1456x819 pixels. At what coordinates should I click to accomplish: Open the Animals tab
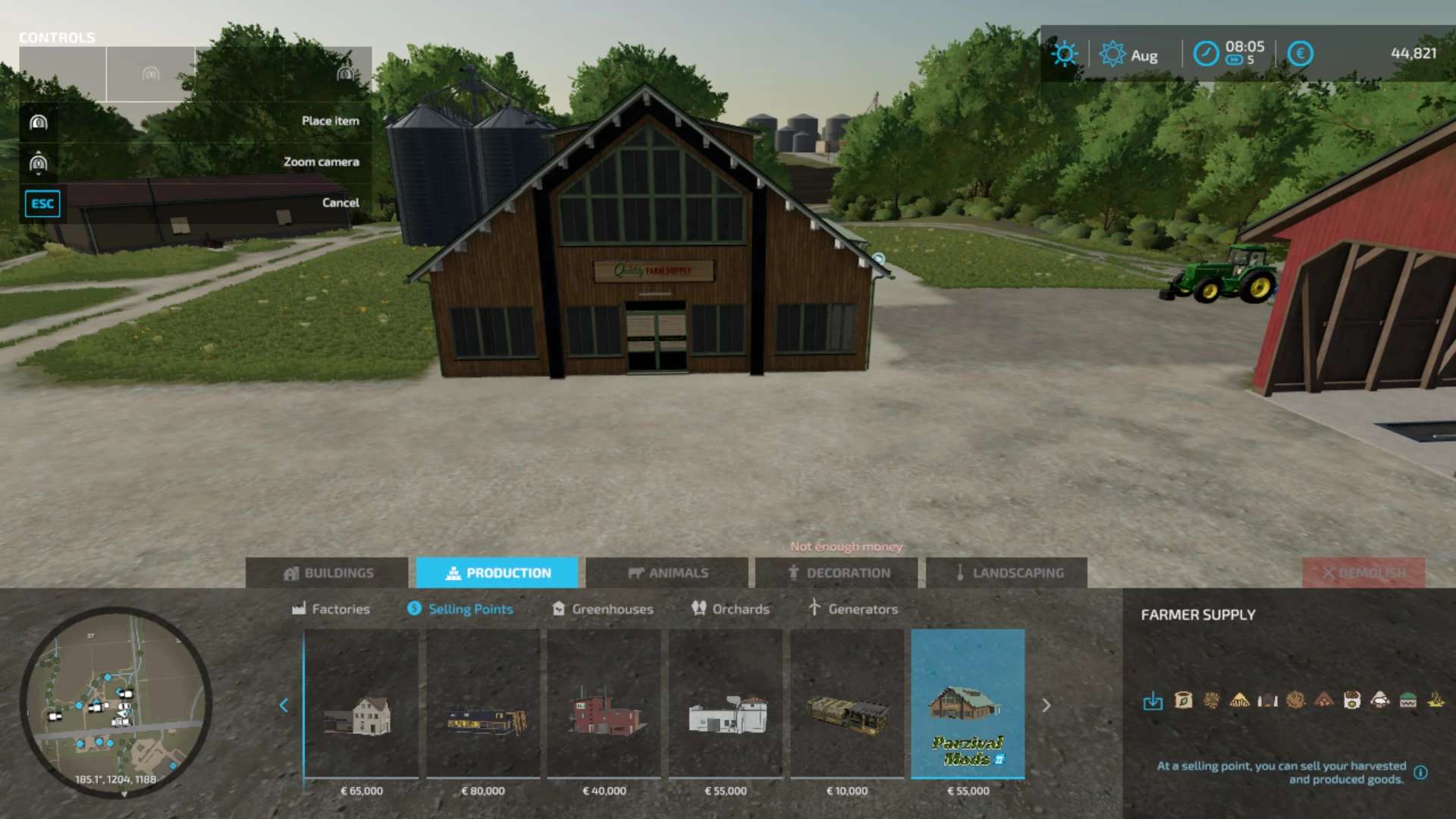click(x=667, y=573)
